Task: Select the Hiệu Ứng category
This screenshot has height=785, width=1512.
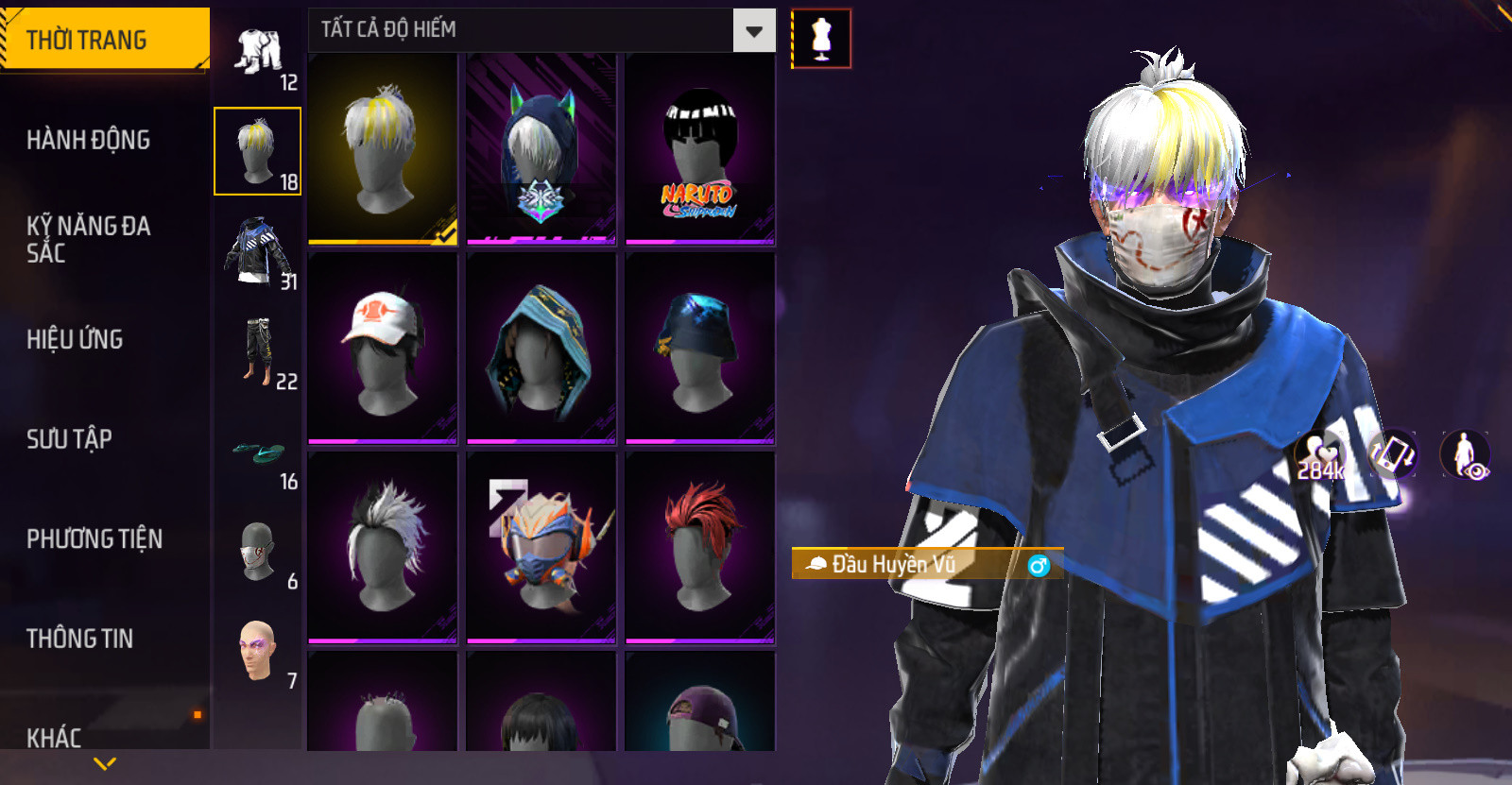Action: [x=76, y=339]
